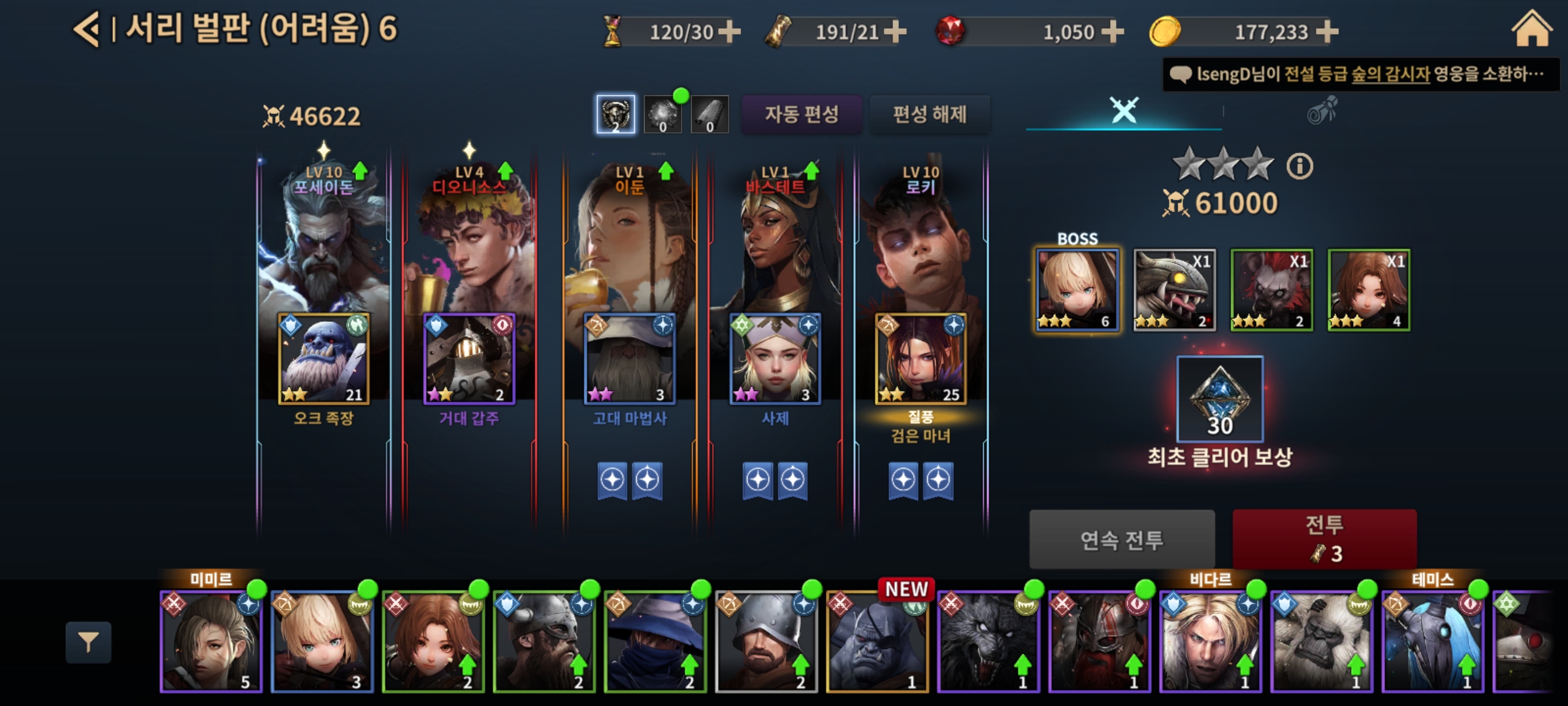
Task: Show the star rating info
Action: 1299,166
